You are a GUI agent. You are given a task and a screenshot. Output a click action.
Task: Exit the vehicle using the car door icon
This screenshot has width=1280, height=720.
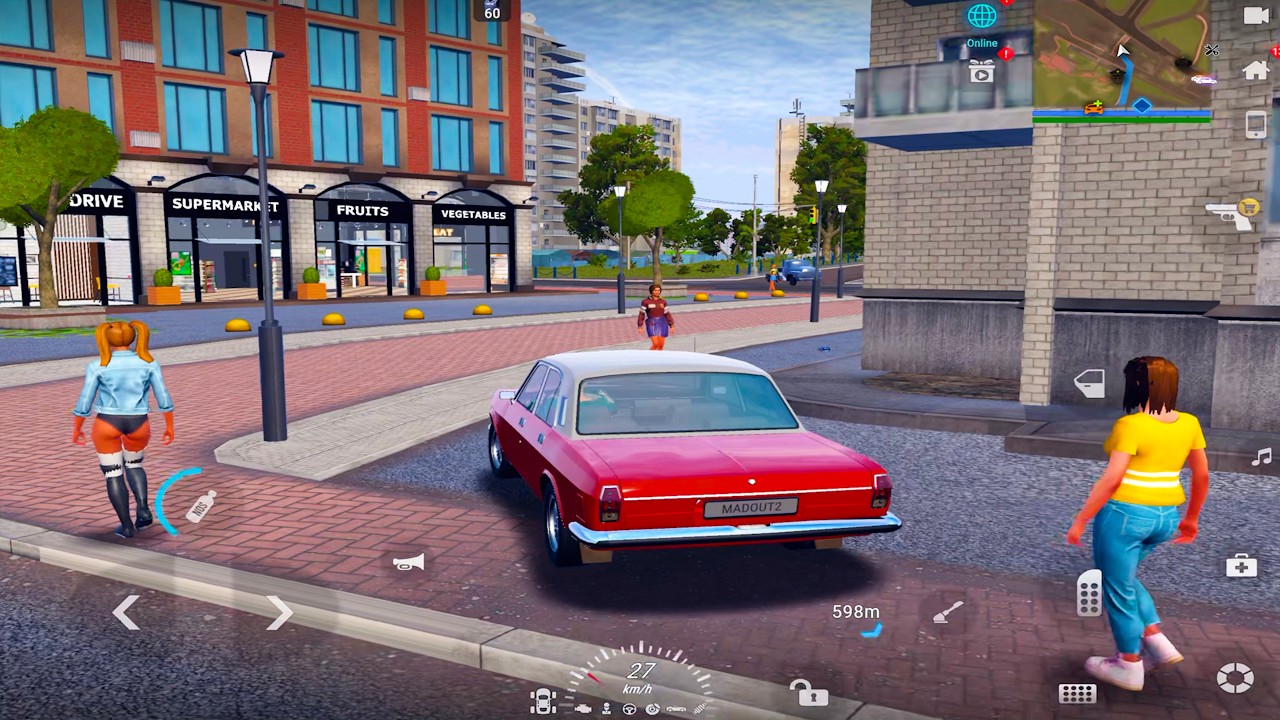[1089, 383]
